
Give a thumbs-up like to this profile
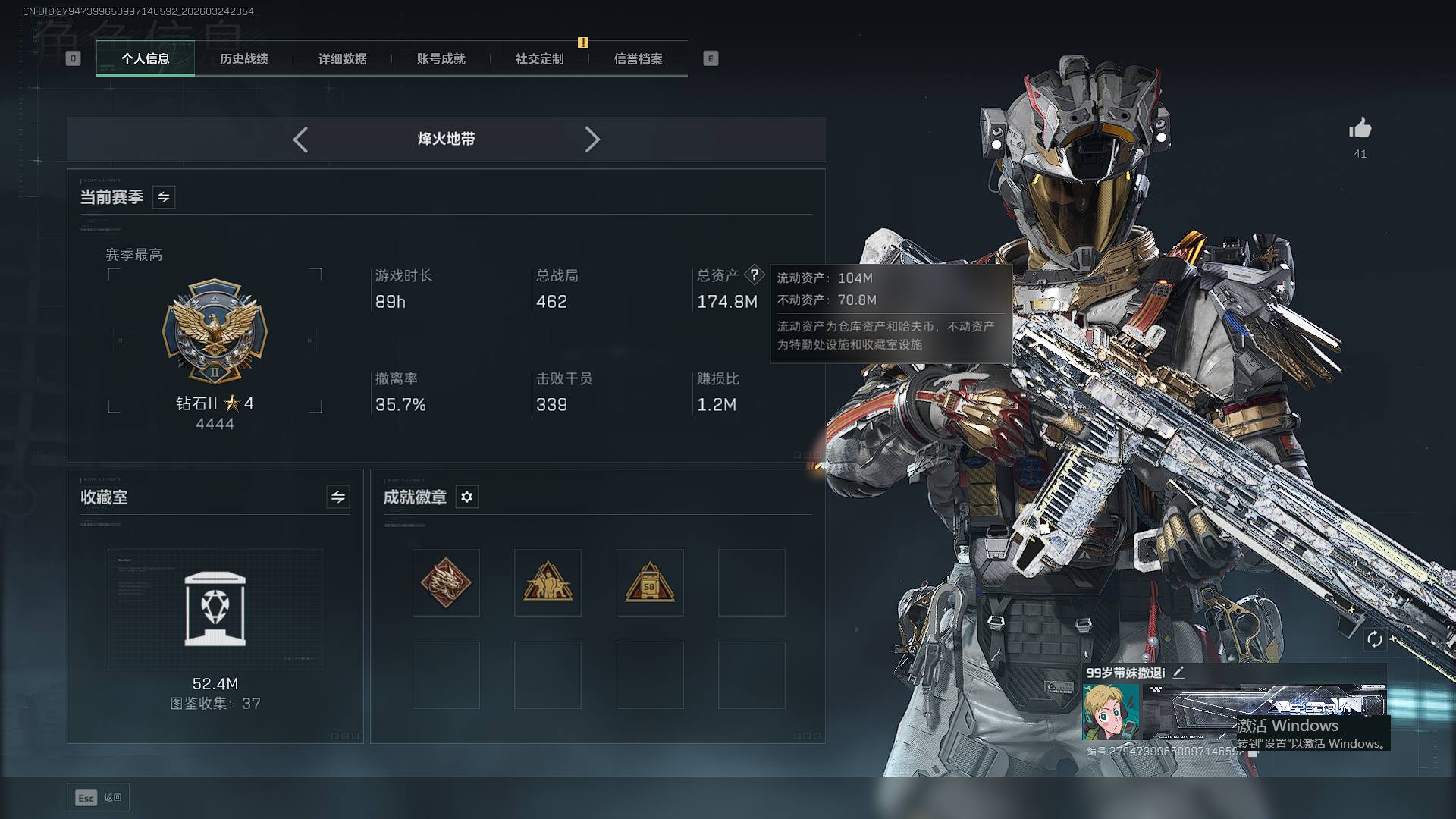(1360, 129)
